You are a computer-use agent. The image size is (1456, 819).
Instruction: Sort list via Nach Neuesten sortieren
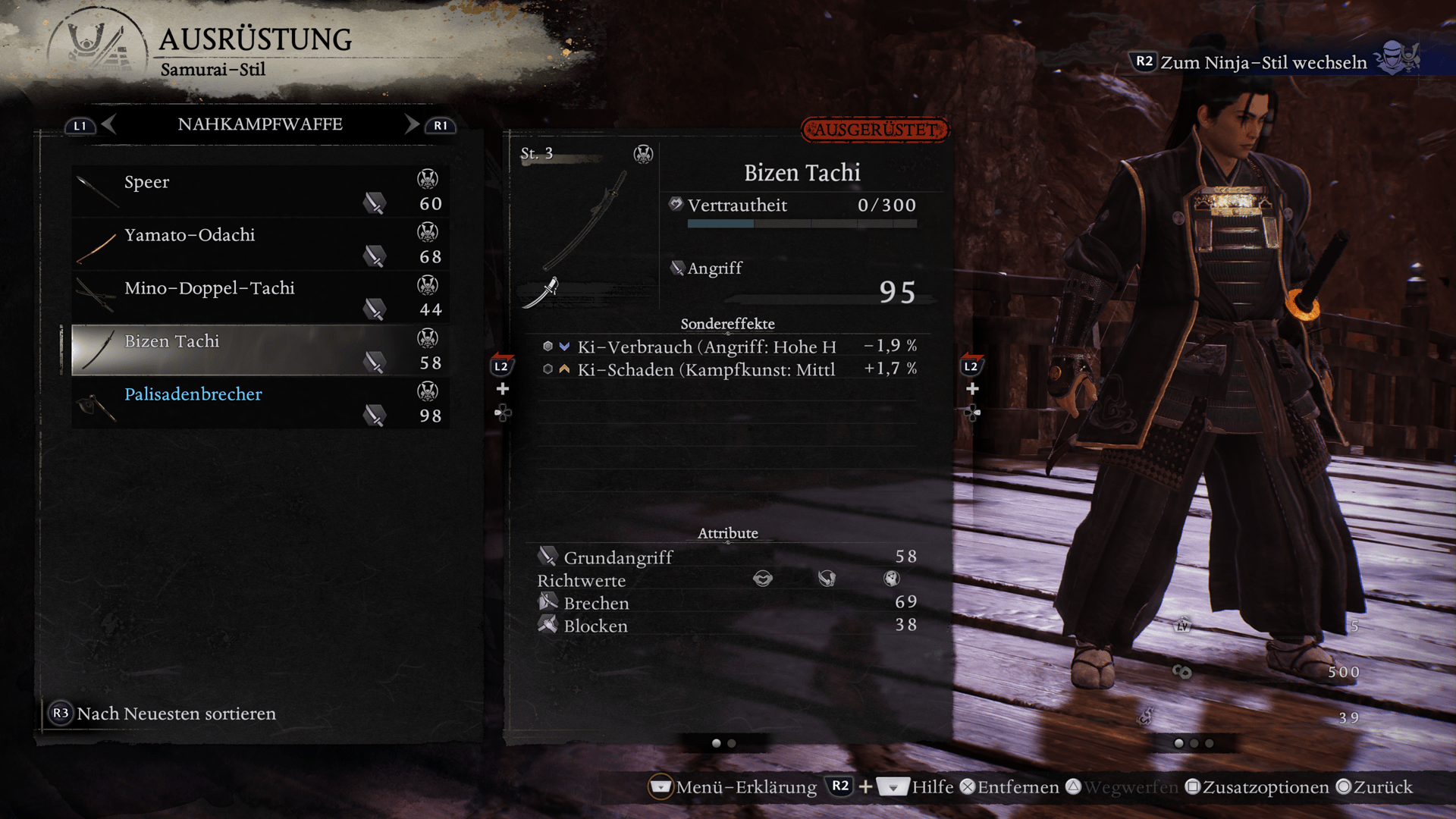pos(176,714)
